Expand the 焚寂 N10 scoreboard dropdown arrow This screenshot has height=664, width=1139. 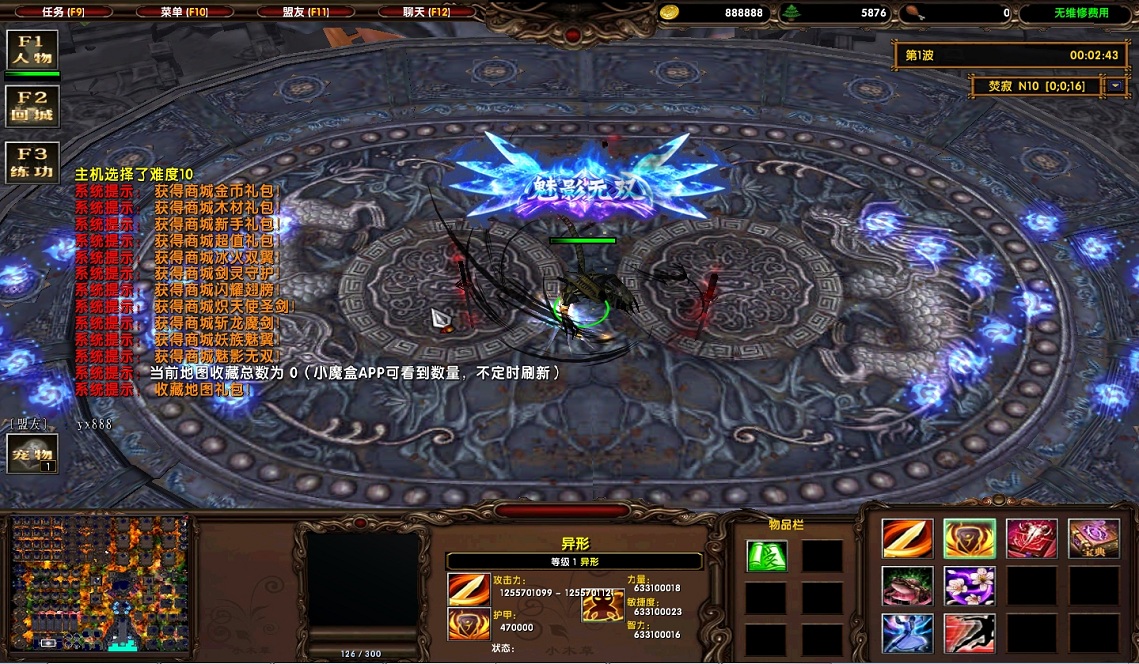[1115, 86]
